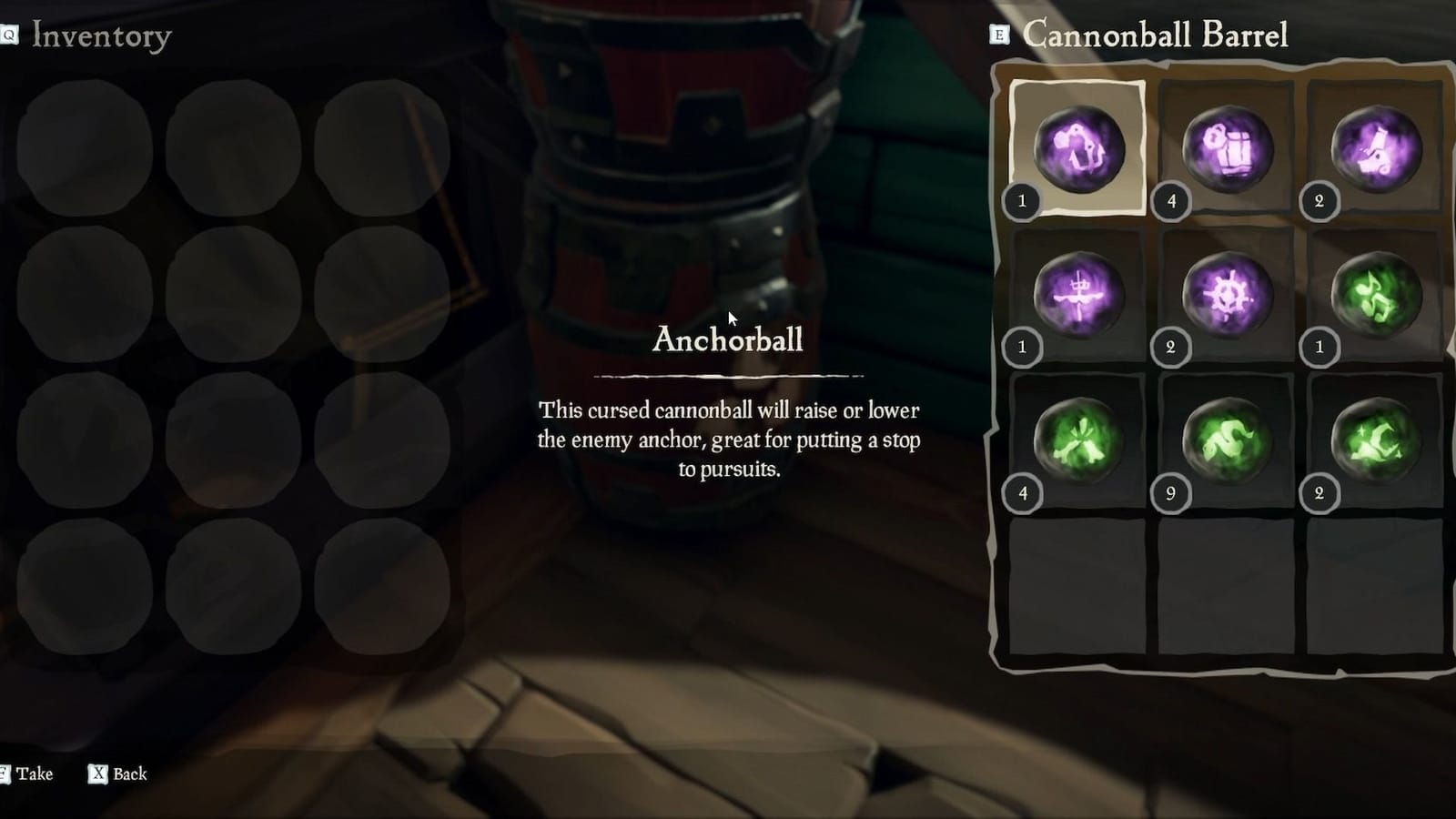Image resolution: width=1456 pixels, height=819 pixels.
Task: Switch to the Cannonball Barrel panel
Action: click(1156, 36)
